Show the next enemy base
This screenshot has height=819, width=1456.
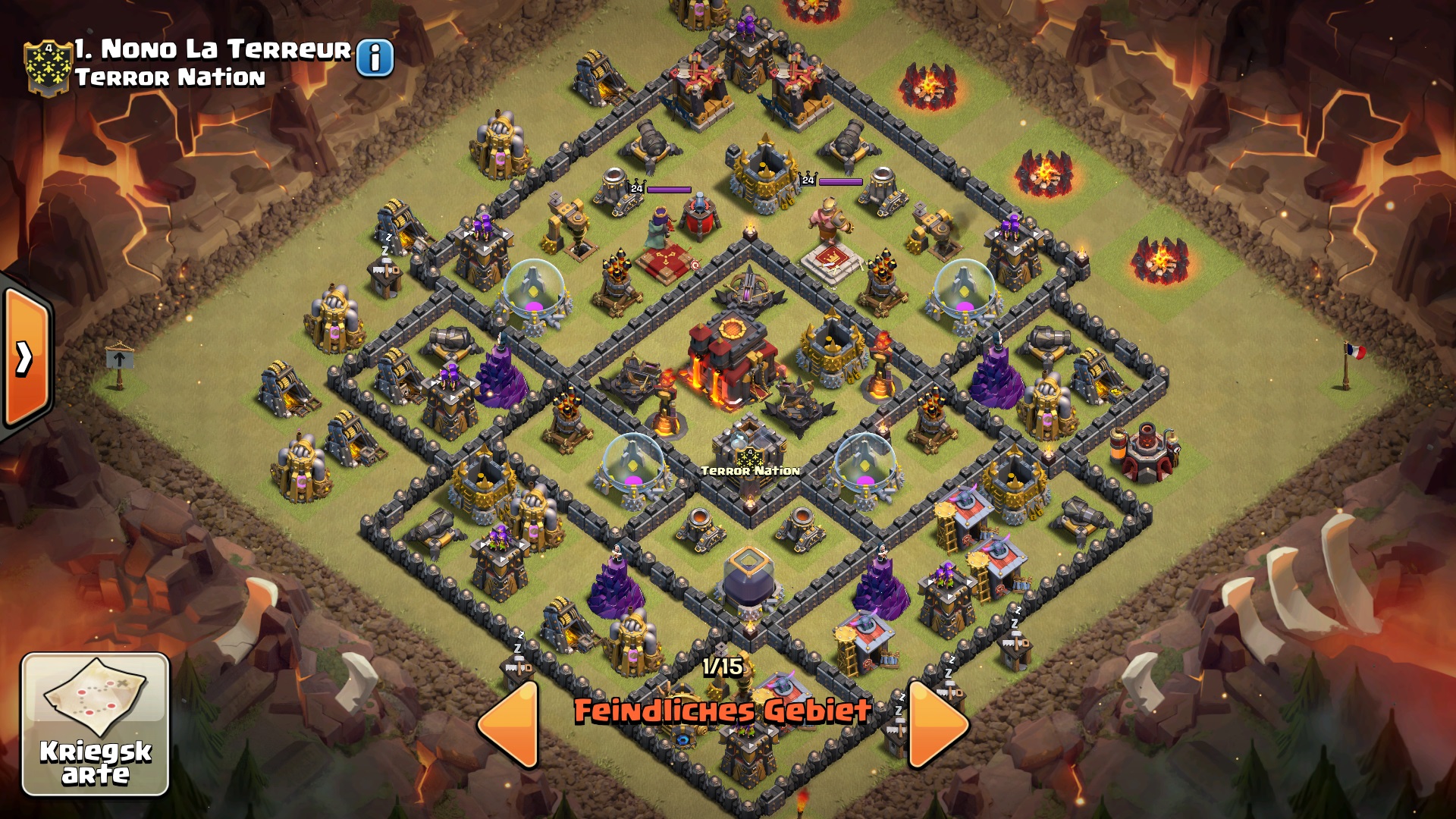[x=937, y=724]
